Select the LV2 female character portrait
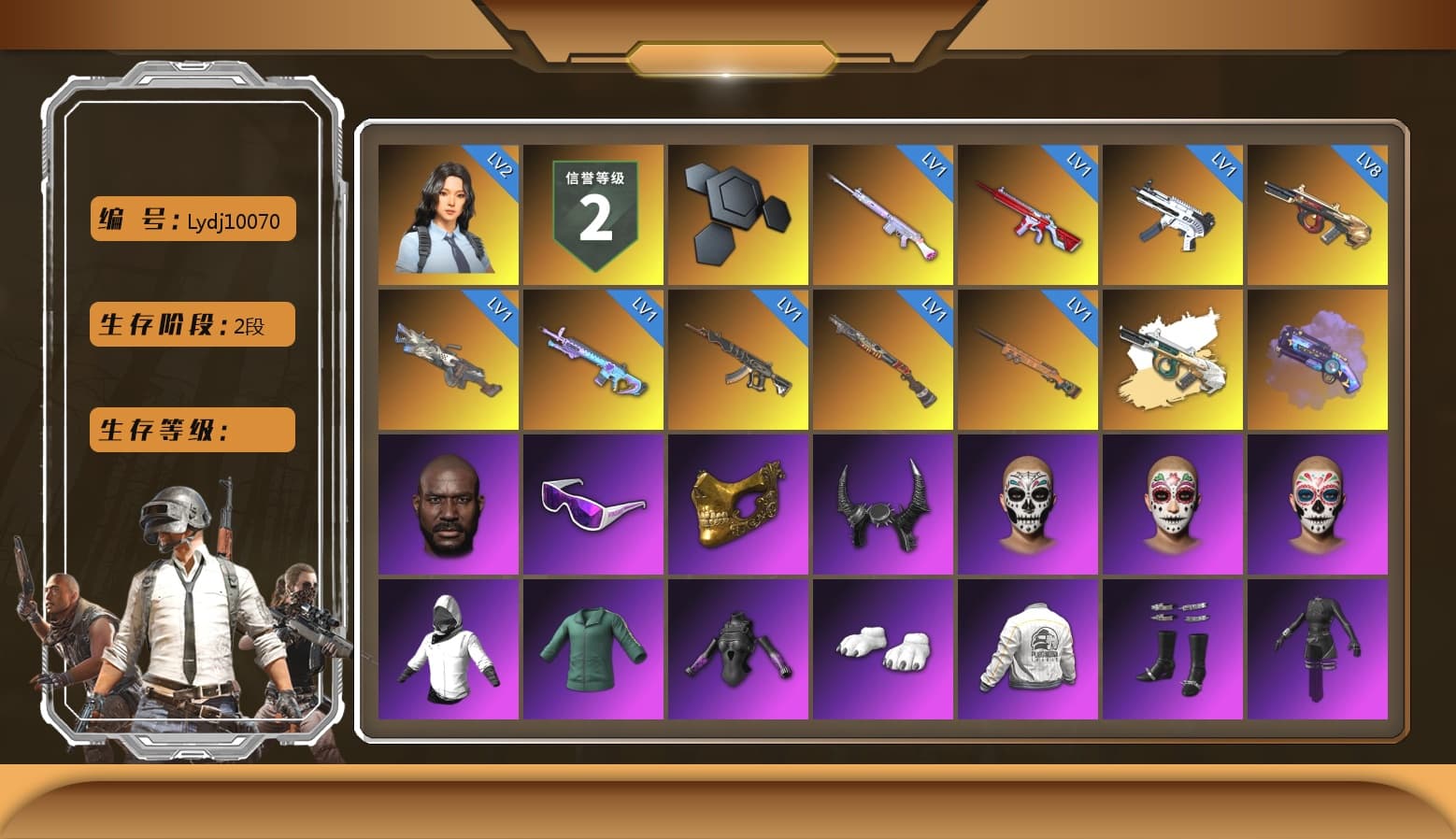 click(449, 213)
